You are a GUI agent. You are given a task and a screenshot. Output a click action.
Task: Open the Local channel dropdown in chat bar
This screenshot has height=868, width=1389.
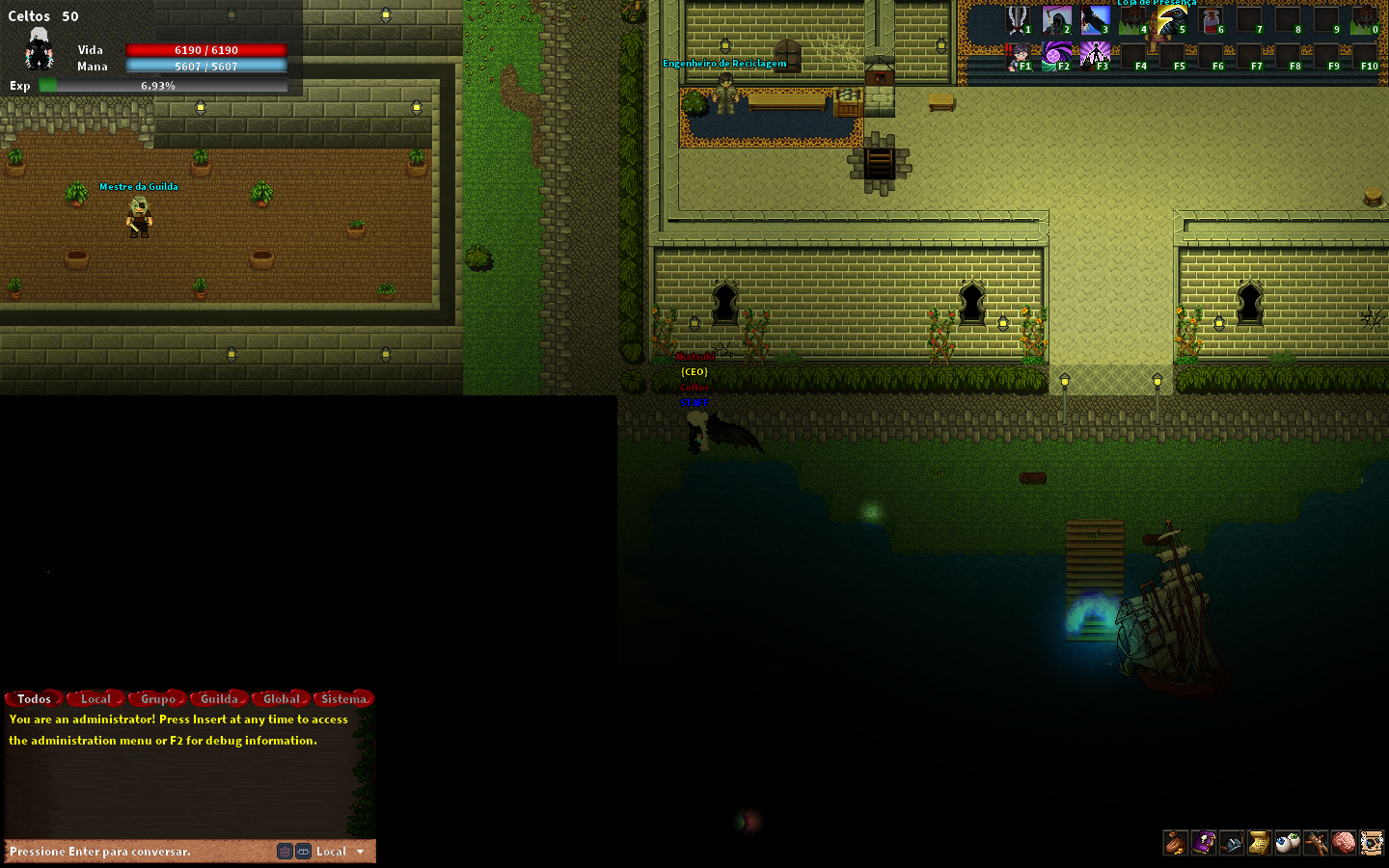click(336, 852)
